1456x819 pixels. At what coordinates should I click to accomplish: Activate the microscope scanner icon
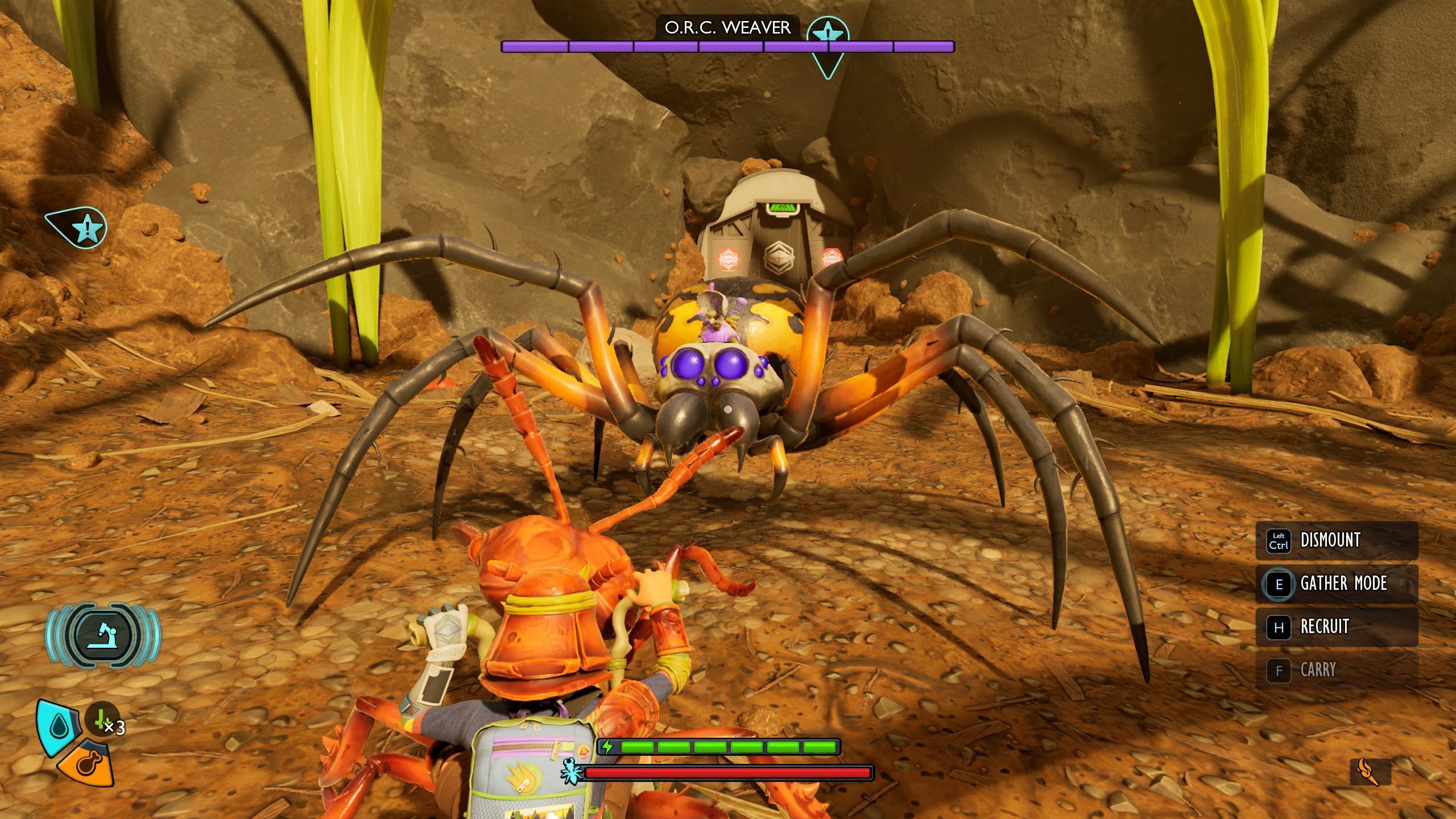point(103,635)
